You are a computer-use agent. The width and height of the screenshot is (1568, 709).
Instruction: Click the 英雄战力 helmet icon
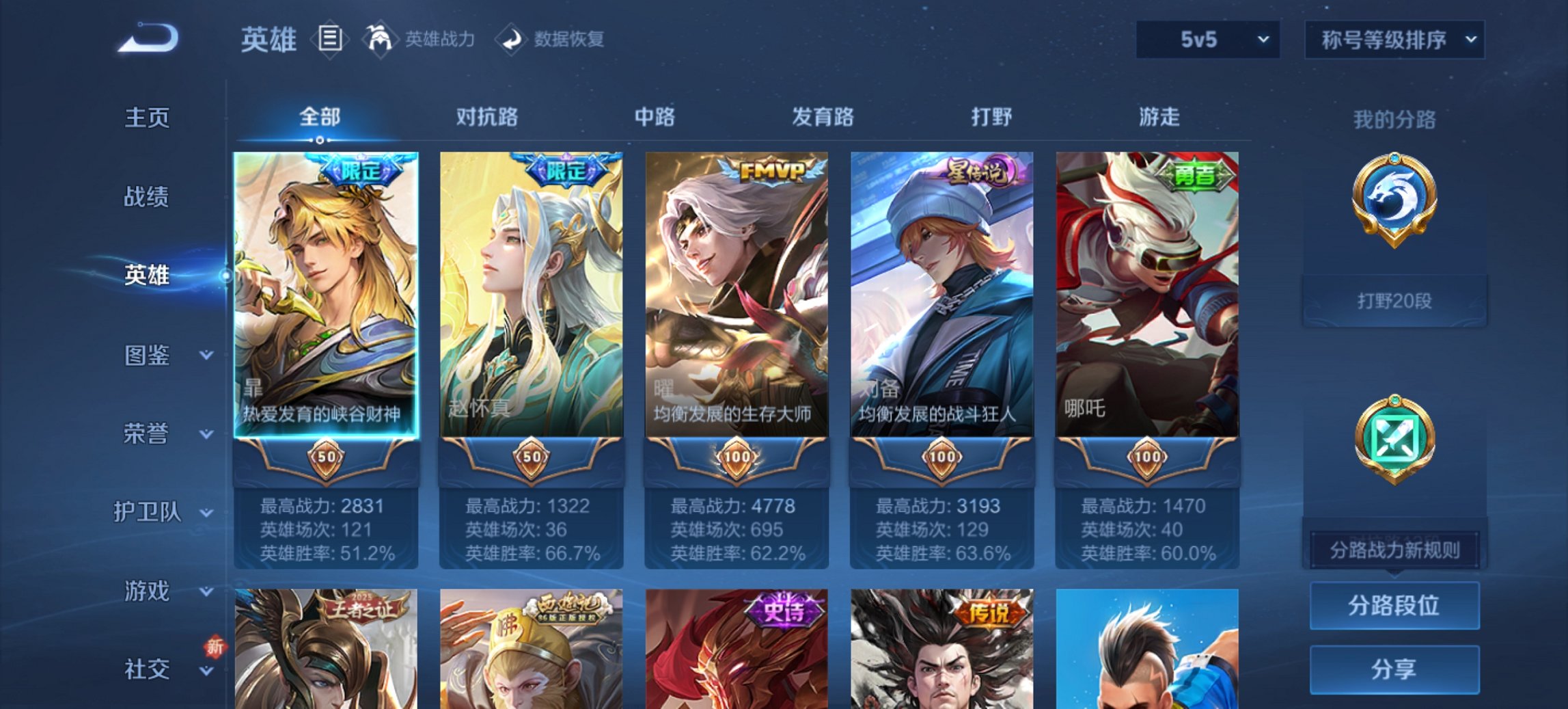click(383, 39)
